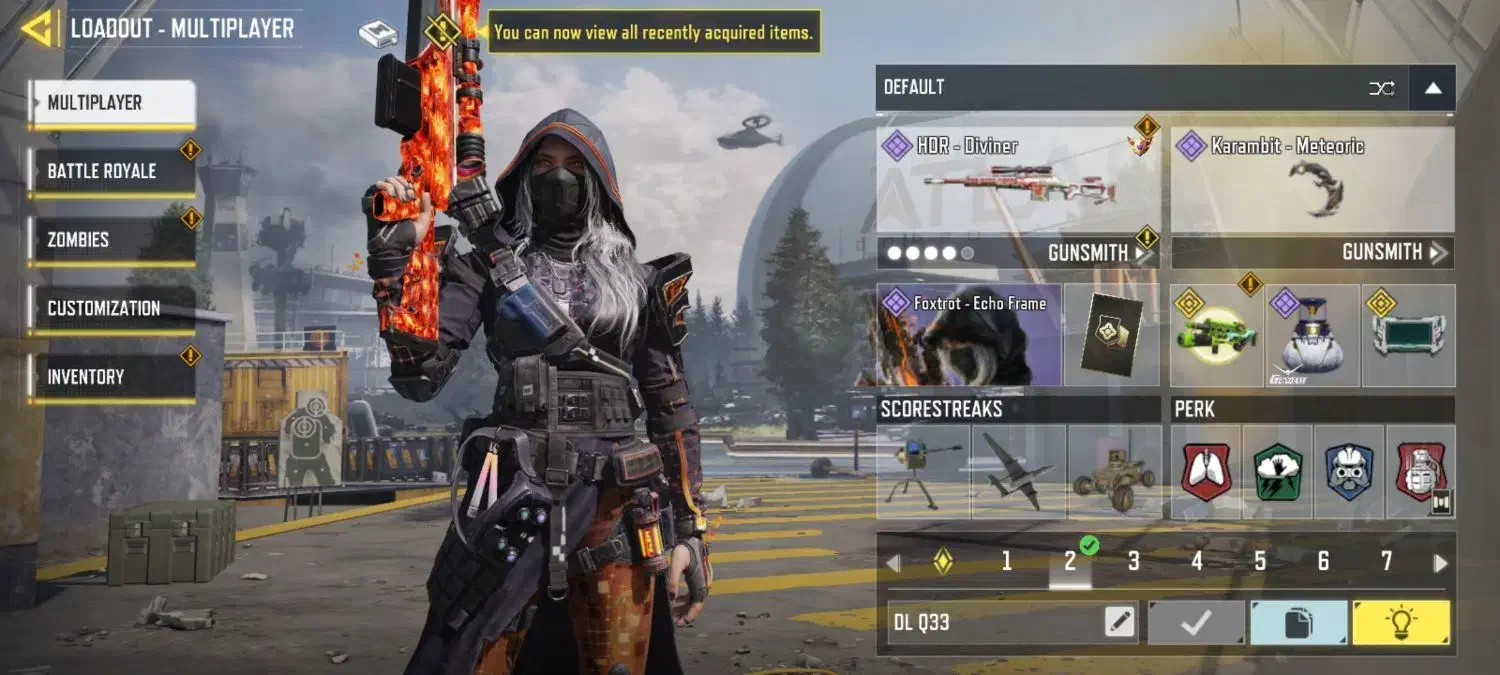Open the Inventory tab
Viewport: 1500px width, 675px height.
(111, 377)
